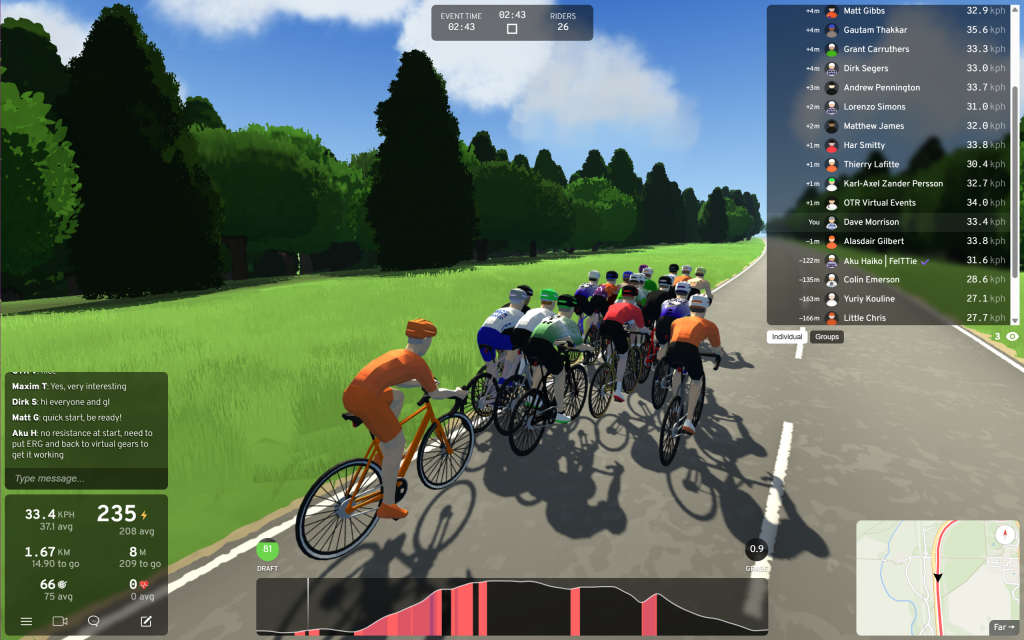1024x640 pixels.
Task: Click the spectators eye icon
Action: point(1012,337)
